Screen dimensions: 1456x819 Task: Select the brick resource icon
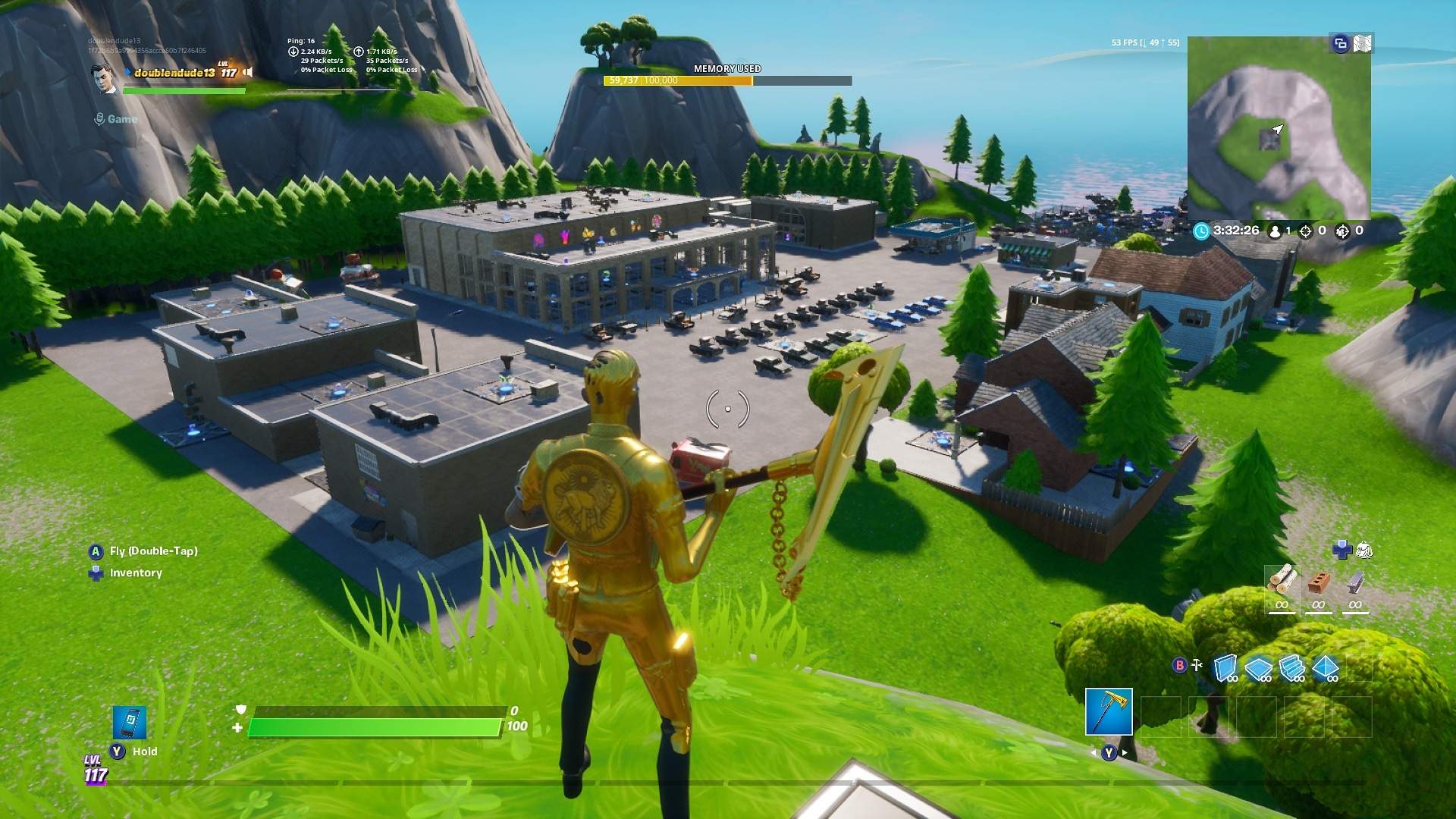click(1319, 582)
